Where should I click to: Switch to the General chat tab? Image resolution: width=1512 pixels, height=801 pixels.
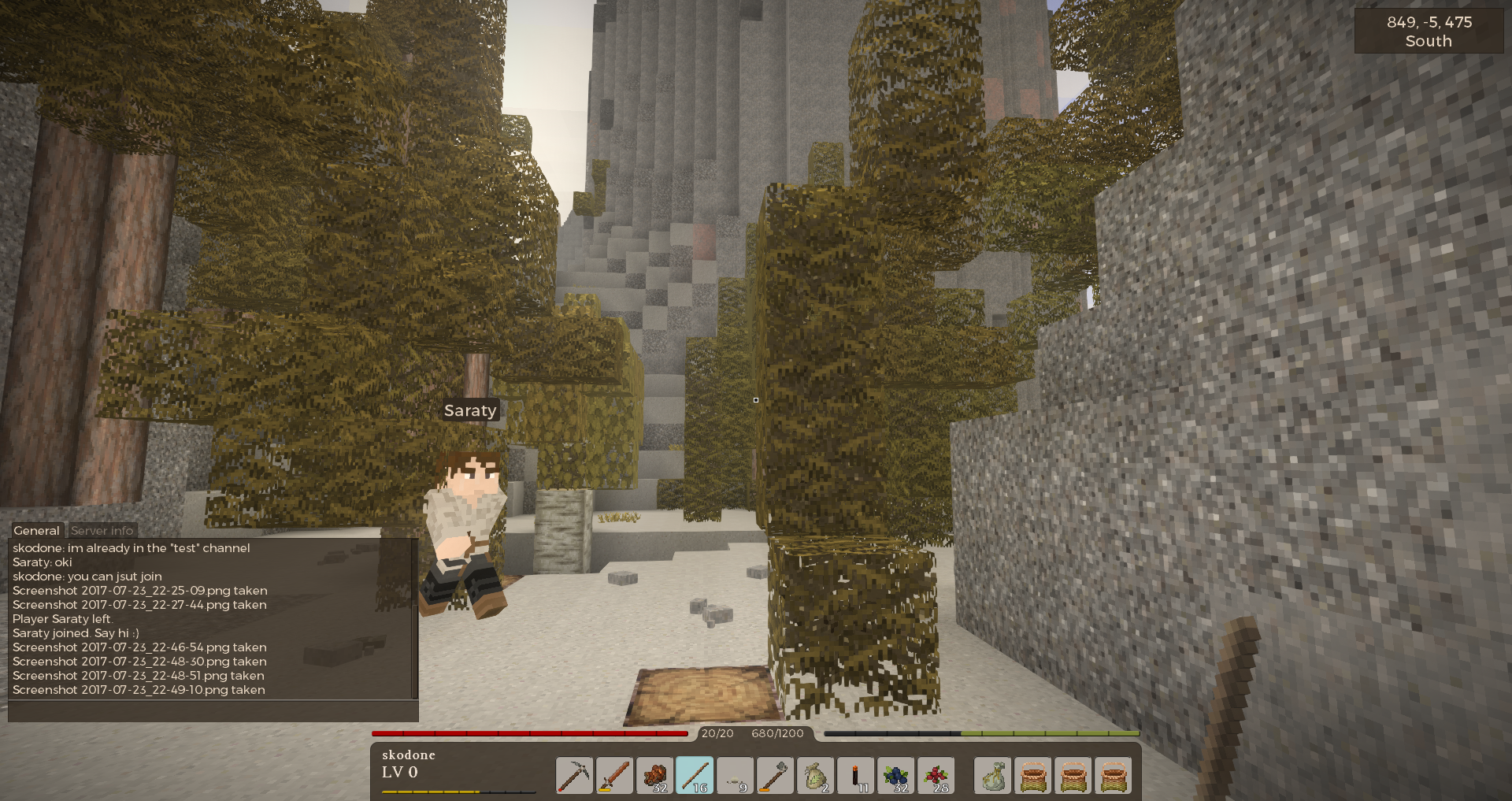point(36,530)
